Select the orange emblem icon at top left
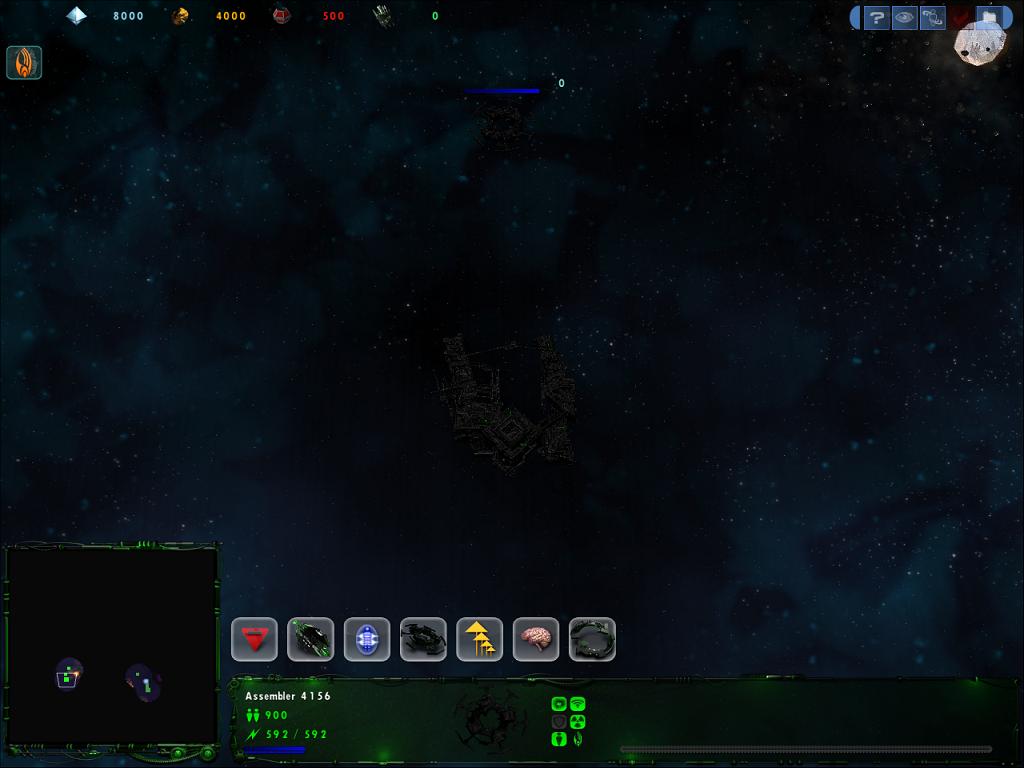Screen dimensions: 1024x768 click(24, 63)
